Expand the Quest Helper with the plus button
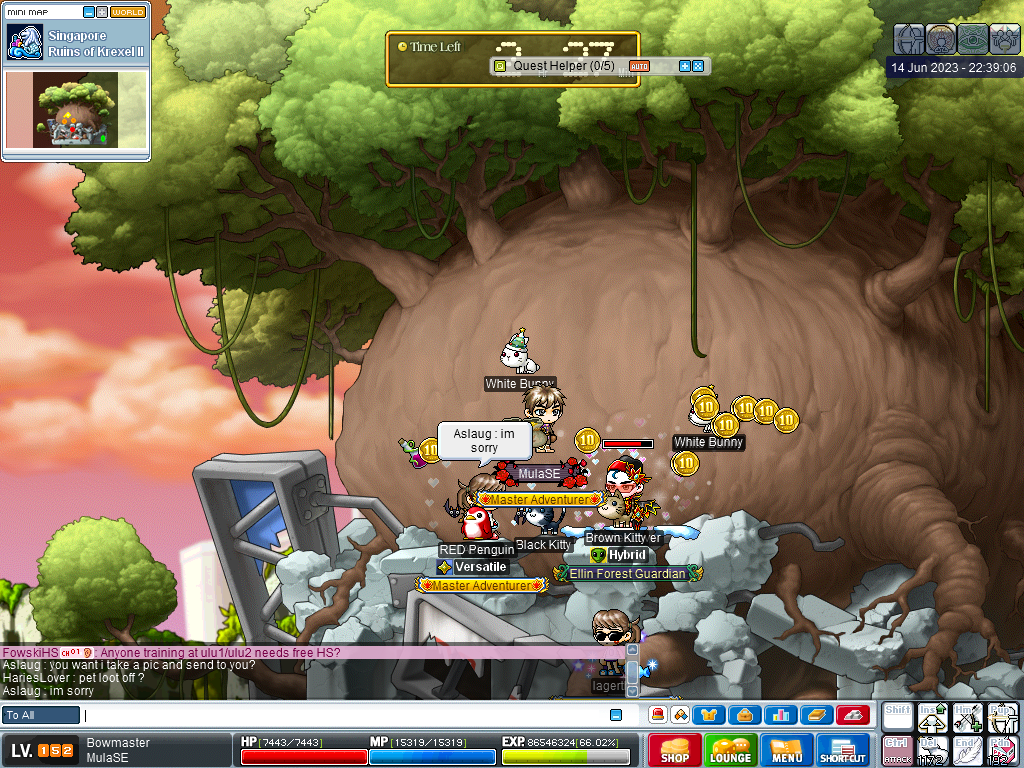Screen dimensions: 1024x768 (x=685, y=66)
